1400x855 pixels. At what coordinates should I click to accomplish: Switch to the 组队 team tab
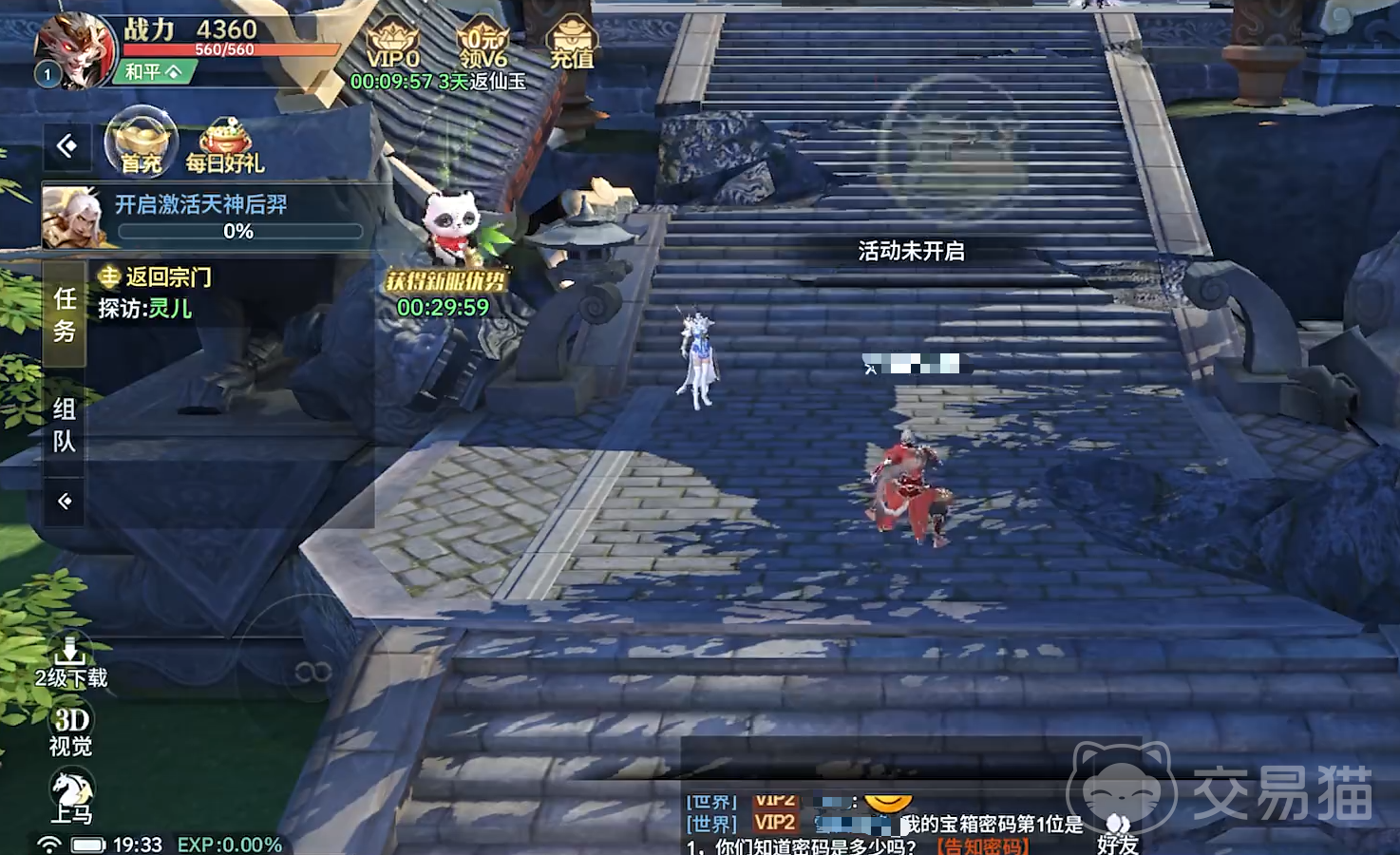(x=65, y=425)
